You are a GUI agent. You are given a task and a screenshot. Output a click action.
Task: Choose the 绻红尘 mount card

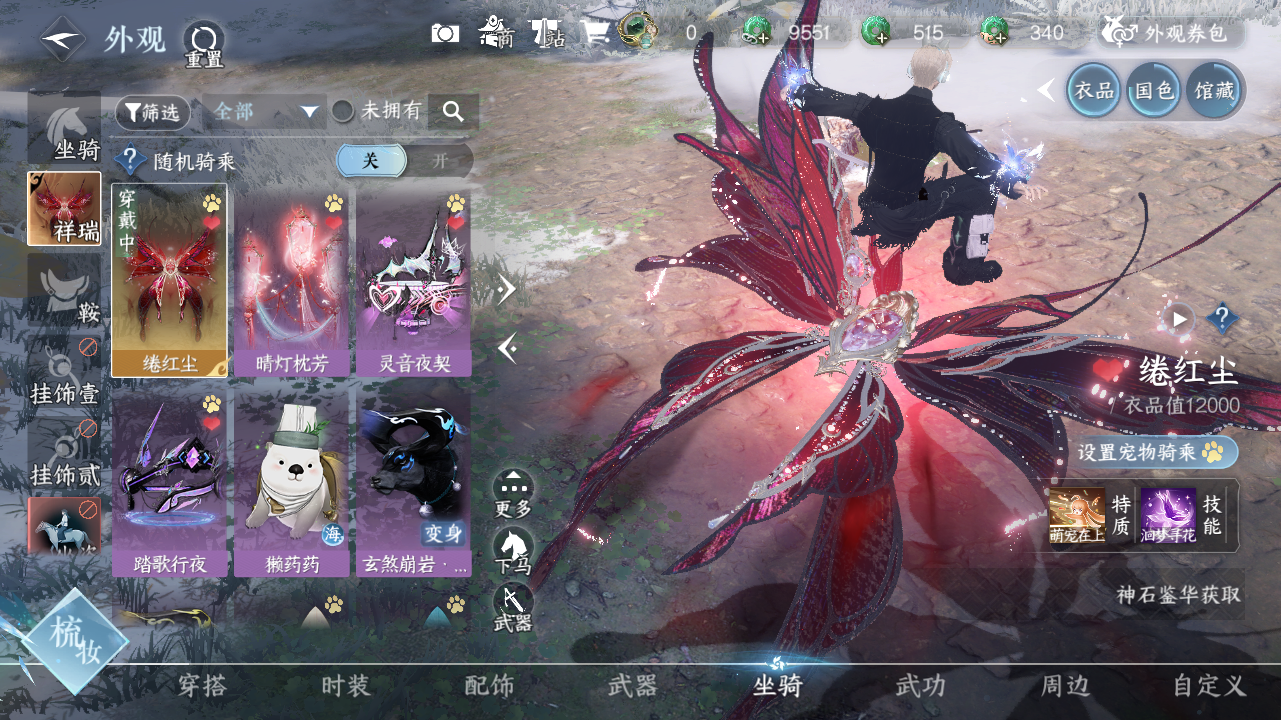coord(169,280)
